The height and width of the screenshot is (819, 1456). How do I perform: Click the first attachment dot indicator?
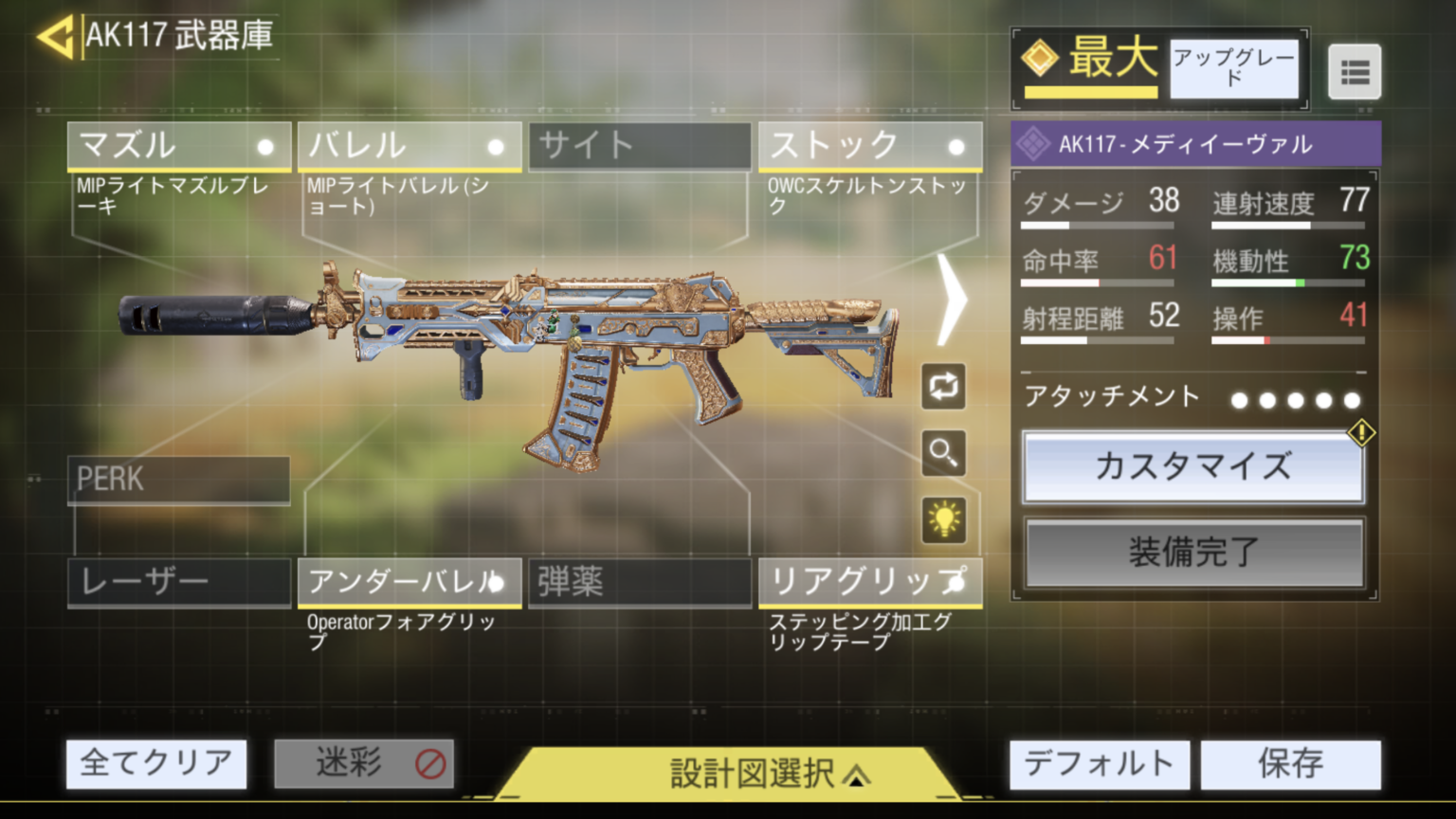click(1238, 400)
